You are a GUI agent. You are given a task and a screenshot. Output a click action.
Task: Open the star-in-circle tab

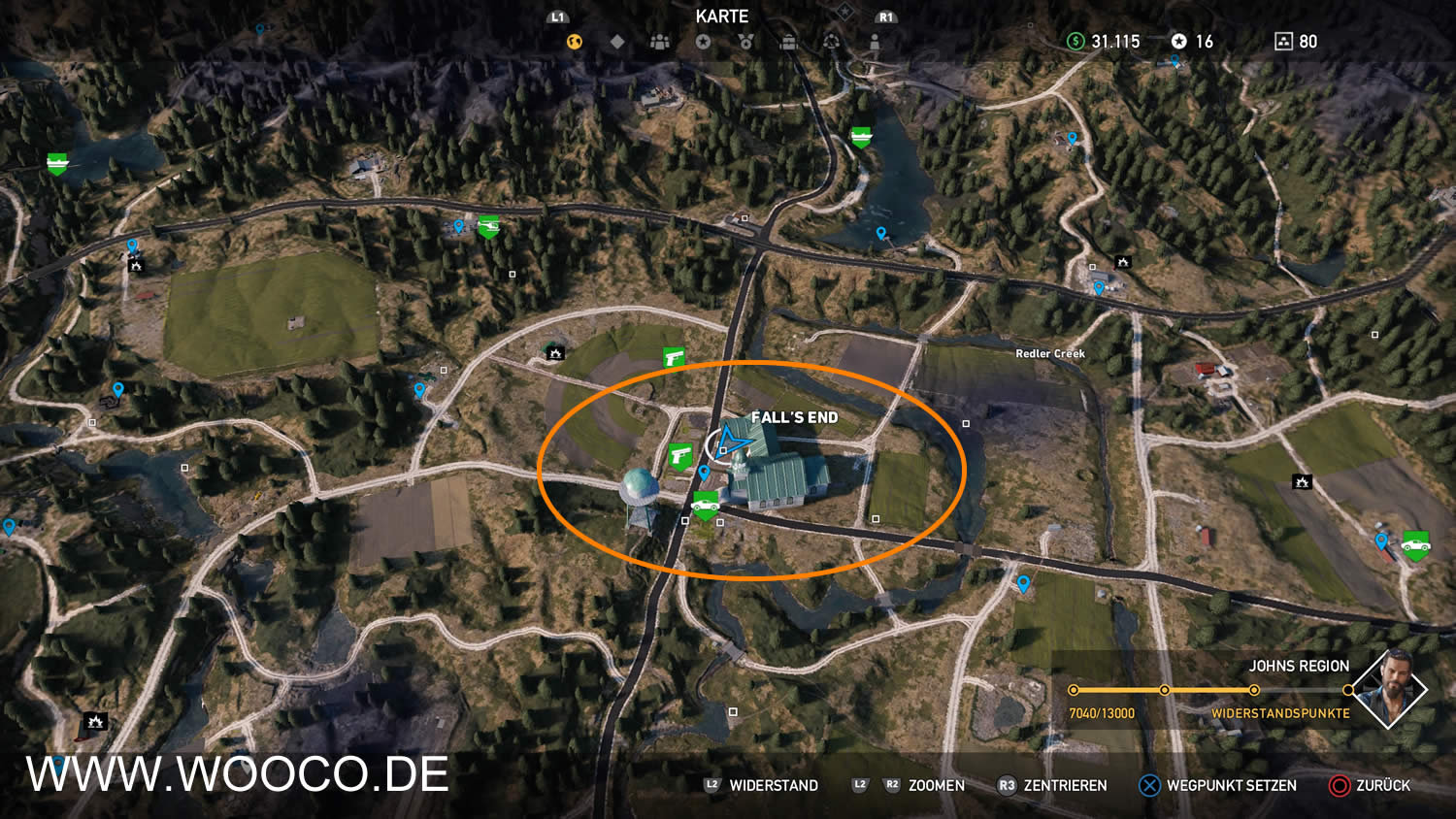tap(703, 42)
